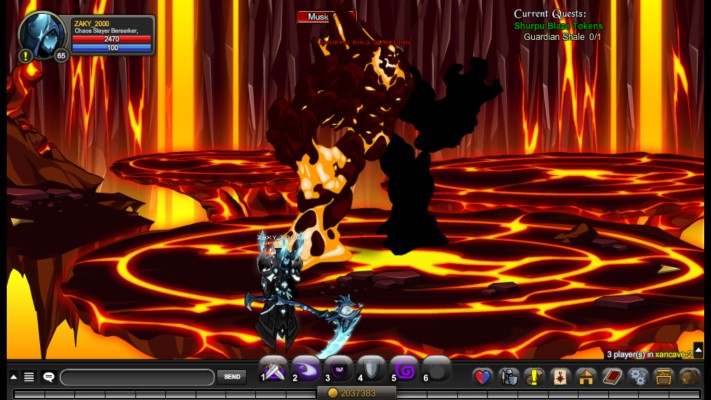This screenshot has height=400, width=711.
Task: Open the treasure chest icon
Action: (x=664, y=377)
